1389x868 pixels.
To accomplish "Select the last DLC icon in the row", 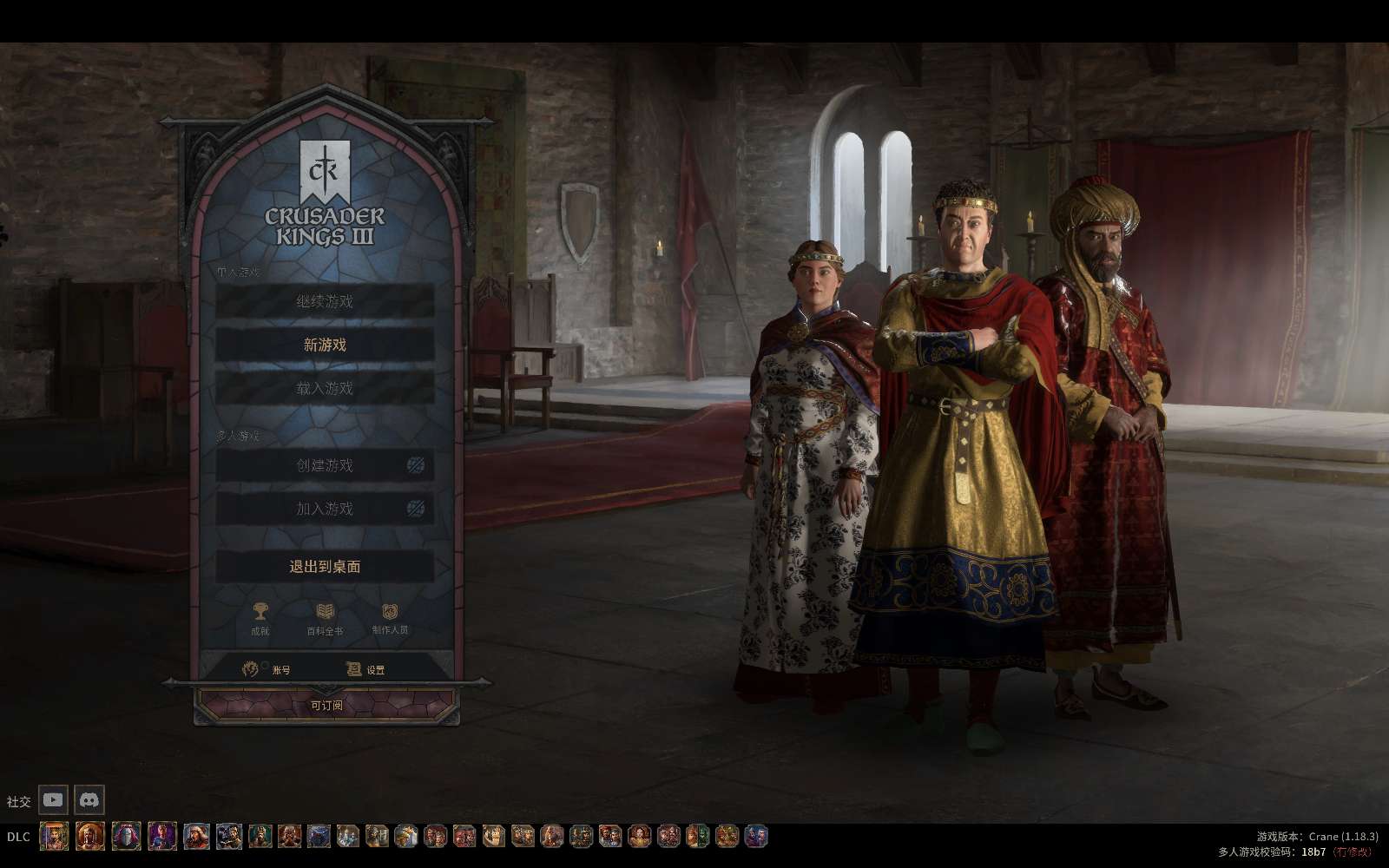I will click(756, 837).
